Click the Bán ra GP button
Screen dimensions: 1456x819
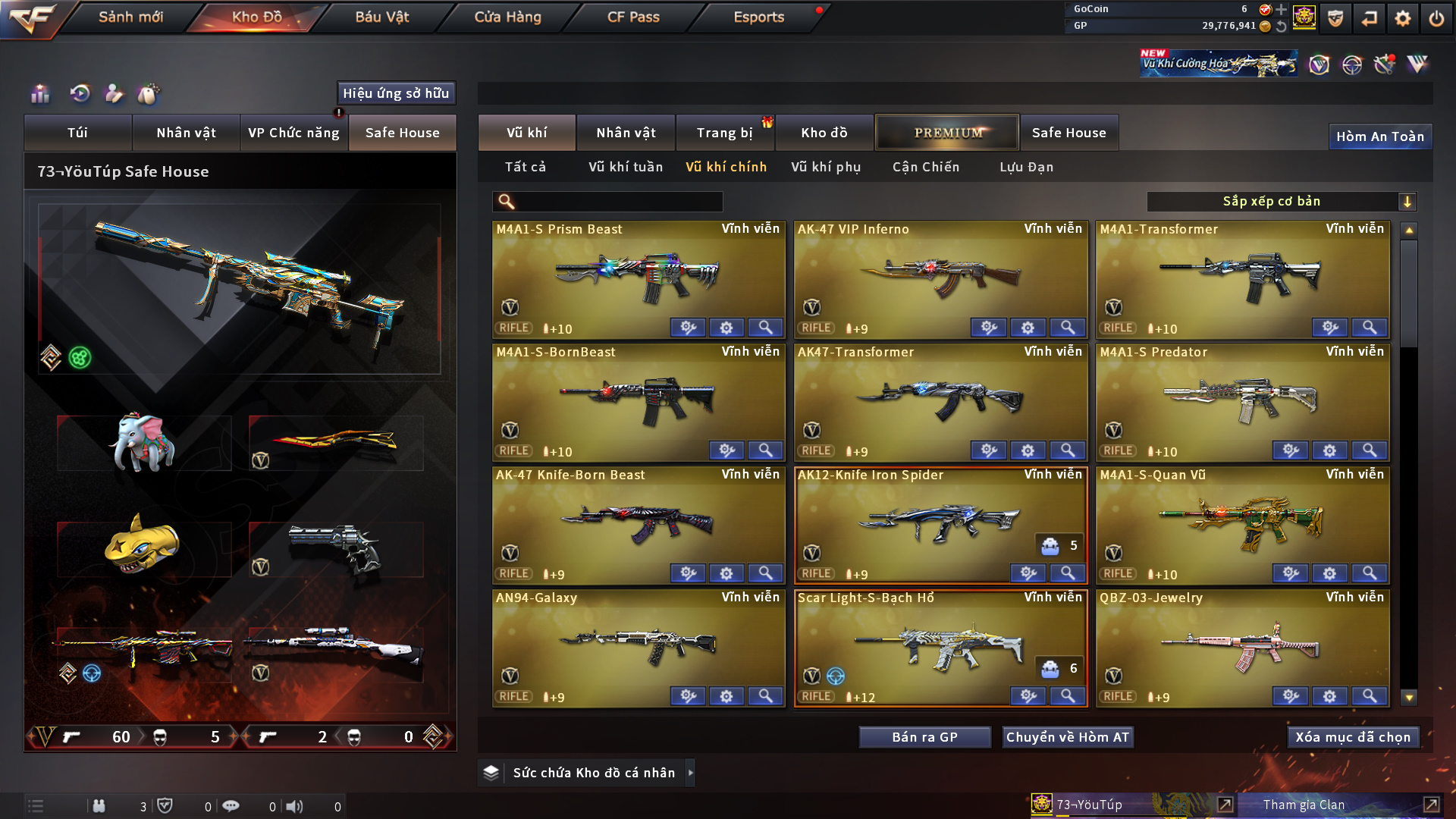(924, 737)
